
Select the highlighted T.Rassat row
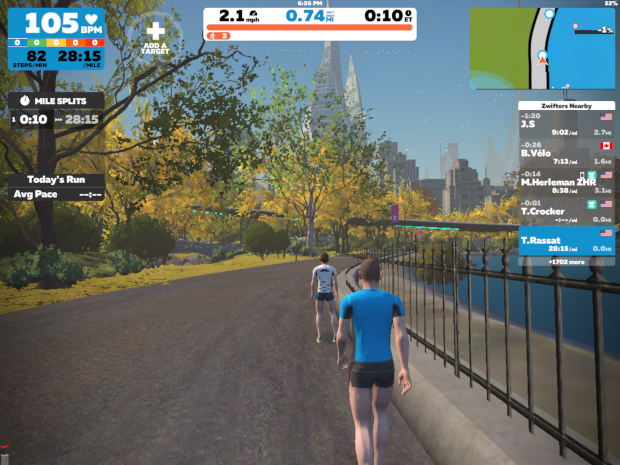(x=566, y=241)
